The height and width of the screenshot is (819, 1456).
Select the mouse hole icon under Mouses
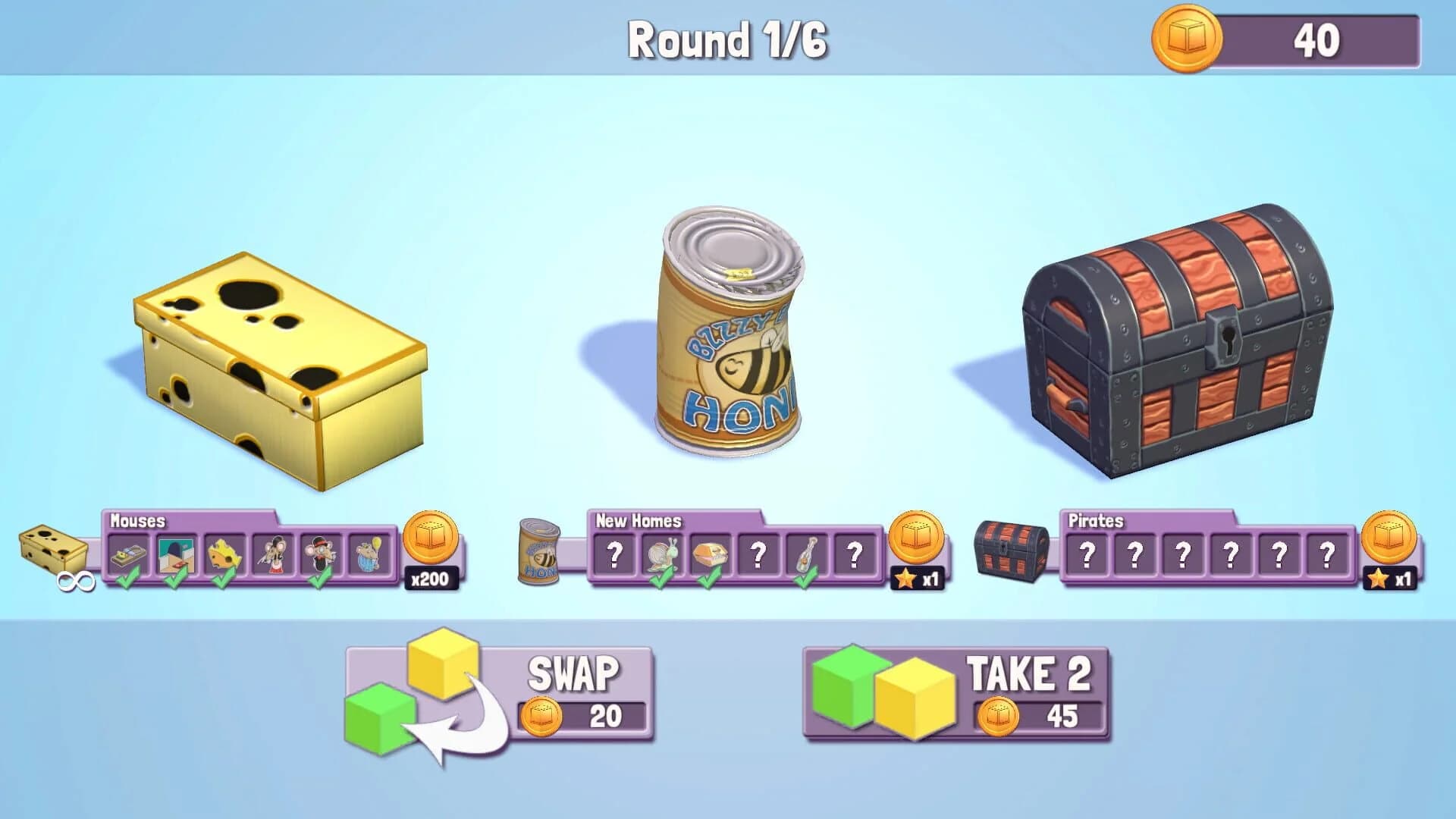(176, 555)
